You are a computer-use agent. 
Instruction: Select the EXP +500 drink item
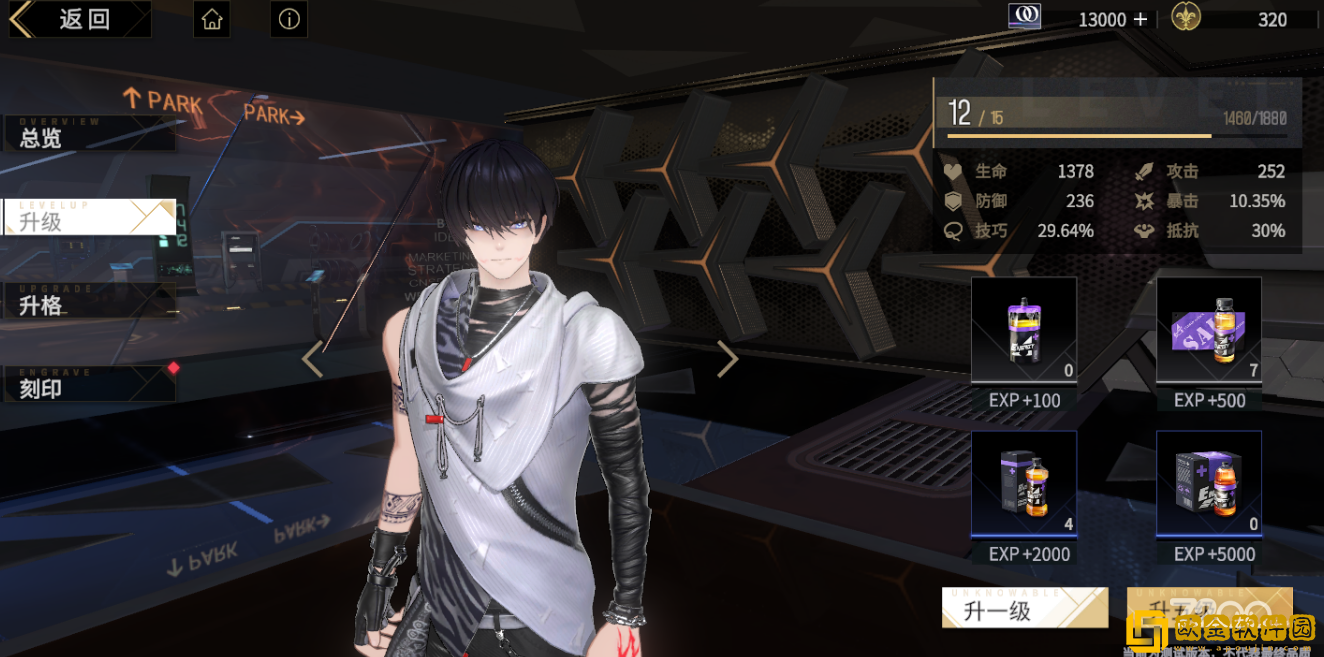click(1208, 331)
